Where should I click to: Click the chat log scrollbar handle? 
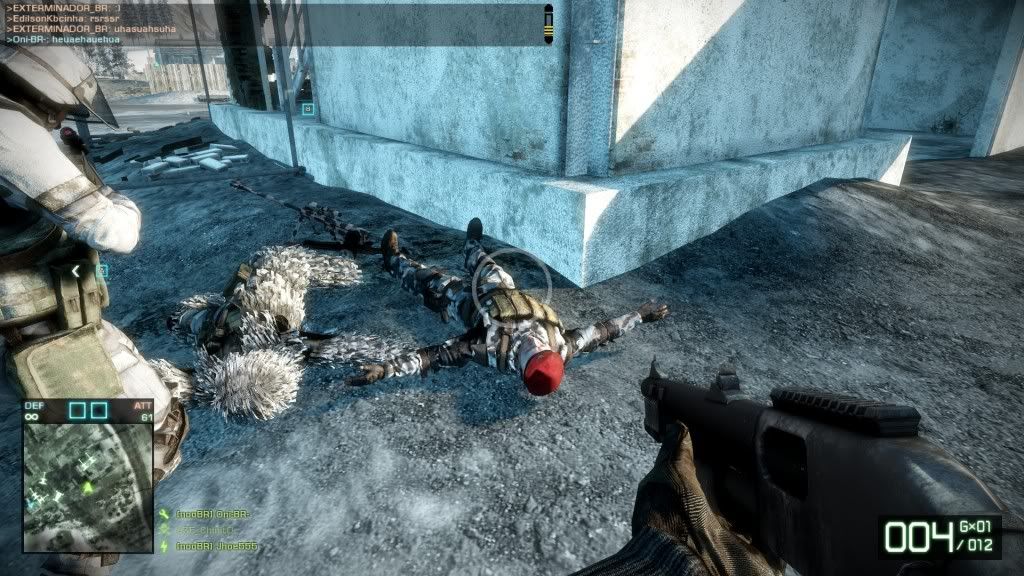[548, 21]
